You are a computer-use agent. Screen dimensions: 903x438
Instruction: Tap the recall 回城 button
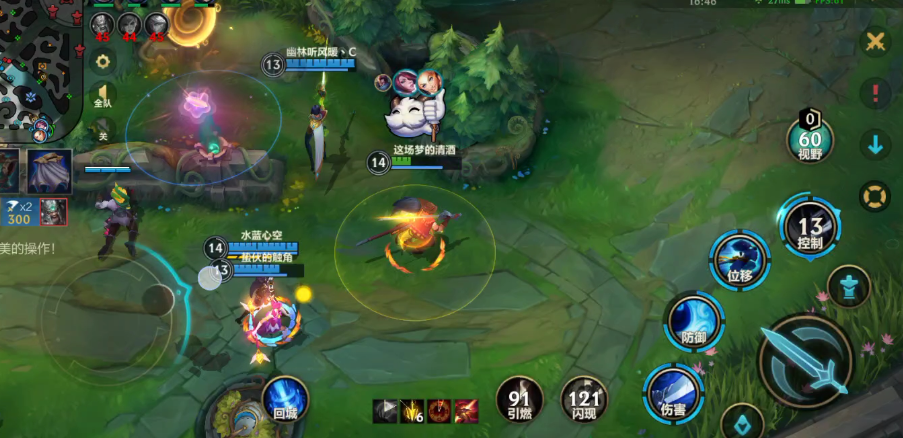click(285, 400)
